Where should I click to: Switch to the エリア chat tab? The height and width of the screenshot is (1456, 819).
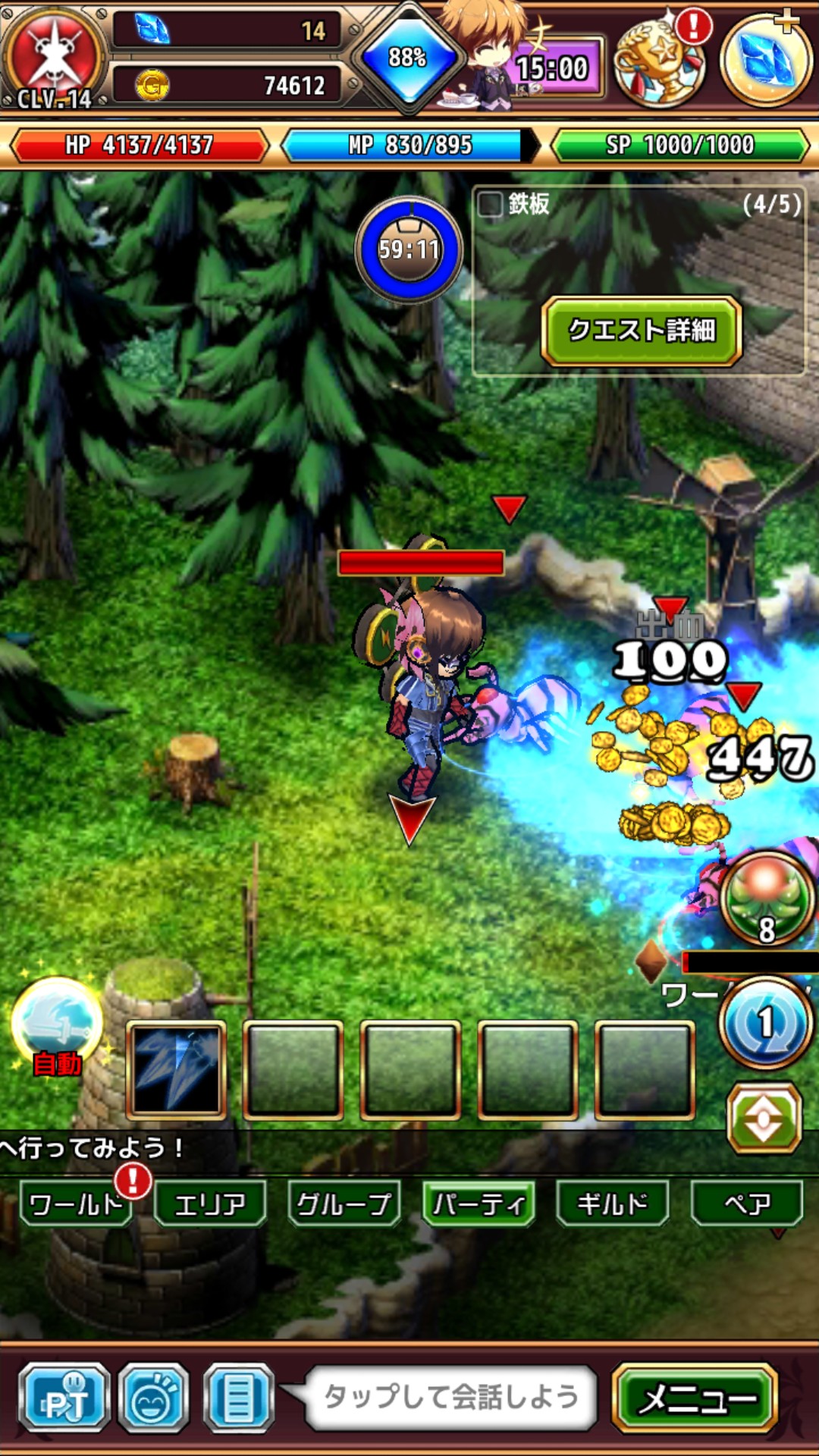pos(210,1203)
